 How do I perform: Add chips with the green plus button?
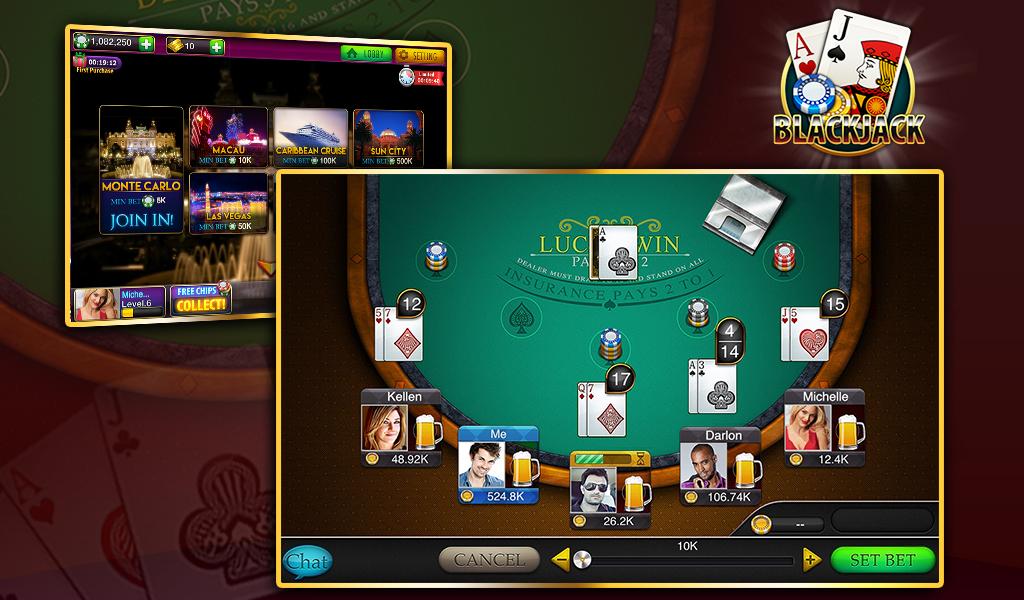[x=147, y=44]
